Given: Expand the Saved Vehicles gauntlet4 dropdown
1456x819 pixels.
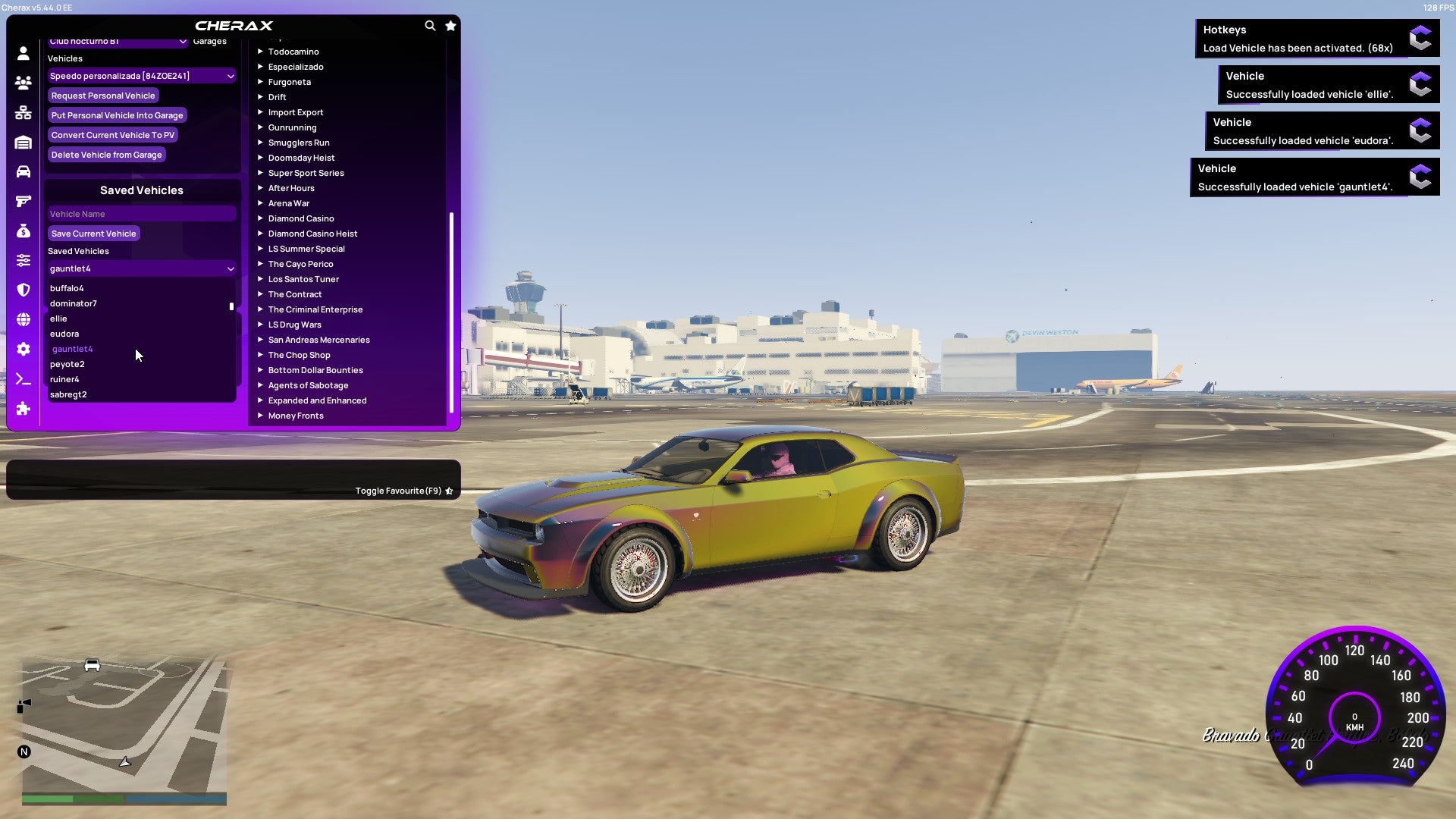Looking at the screenshot, I should click(141, 268).
